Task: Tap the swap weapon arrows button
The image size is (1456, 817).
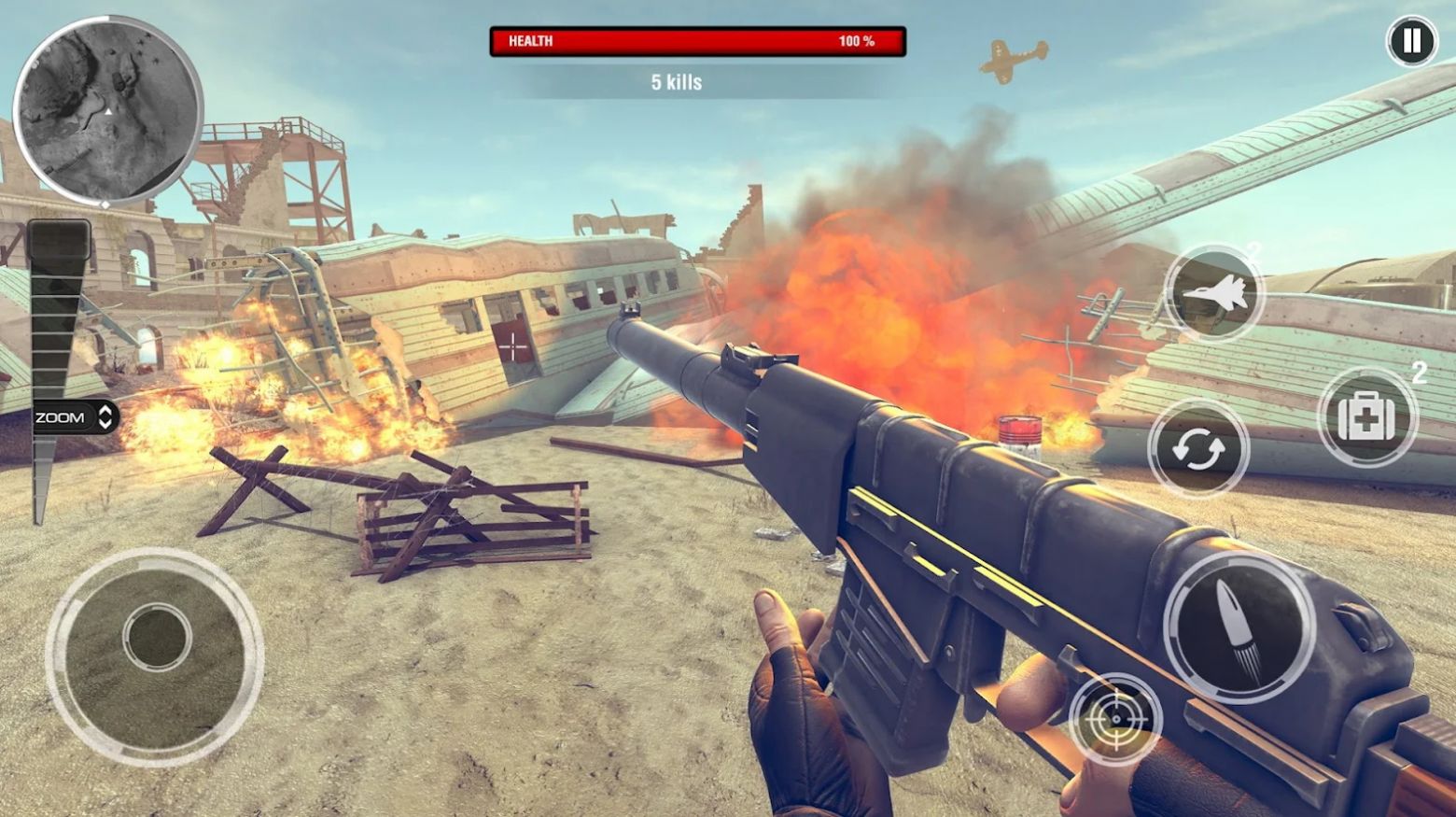Action: [1197, 449]
